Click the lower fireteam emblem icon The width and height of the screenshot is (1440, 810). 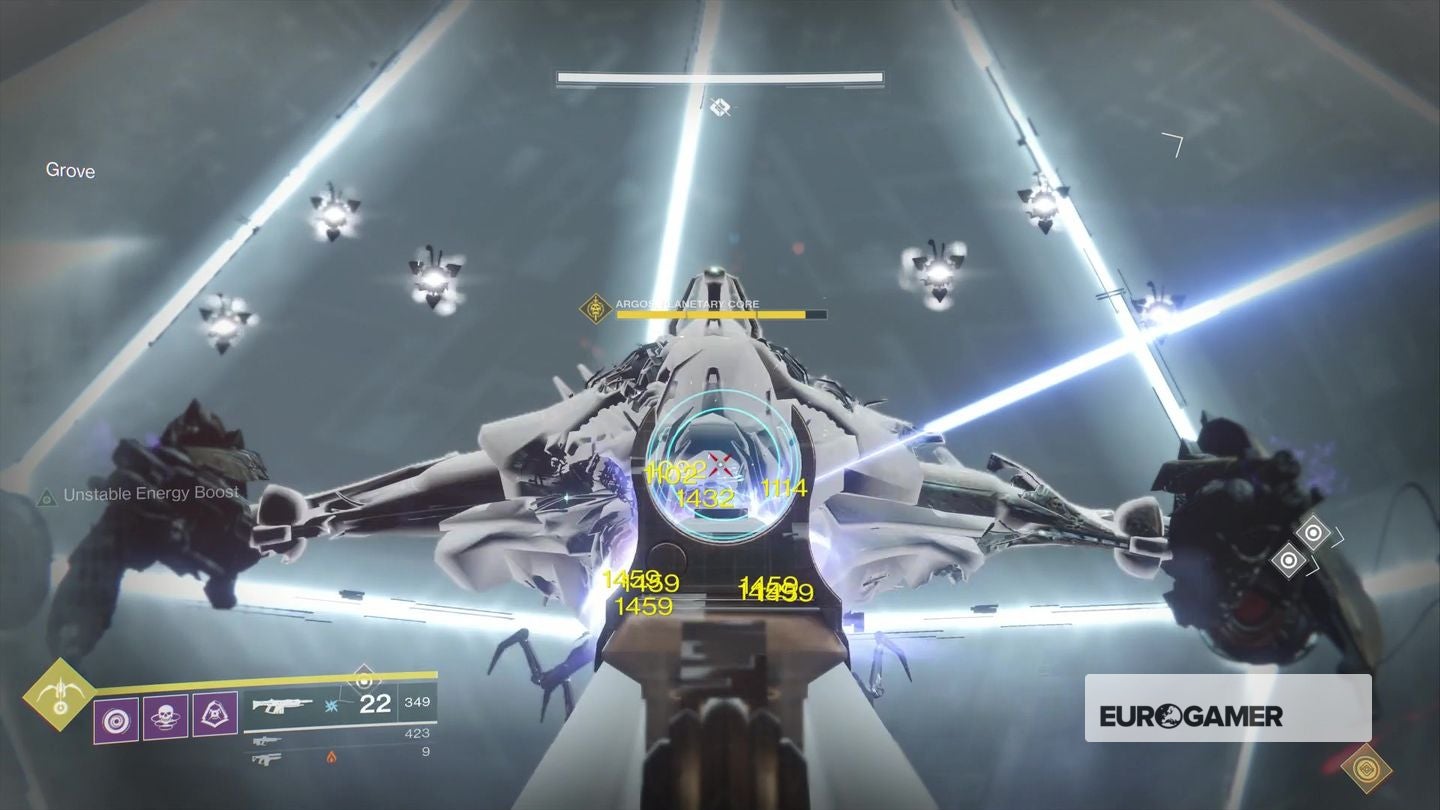(x=1288, y=559)
